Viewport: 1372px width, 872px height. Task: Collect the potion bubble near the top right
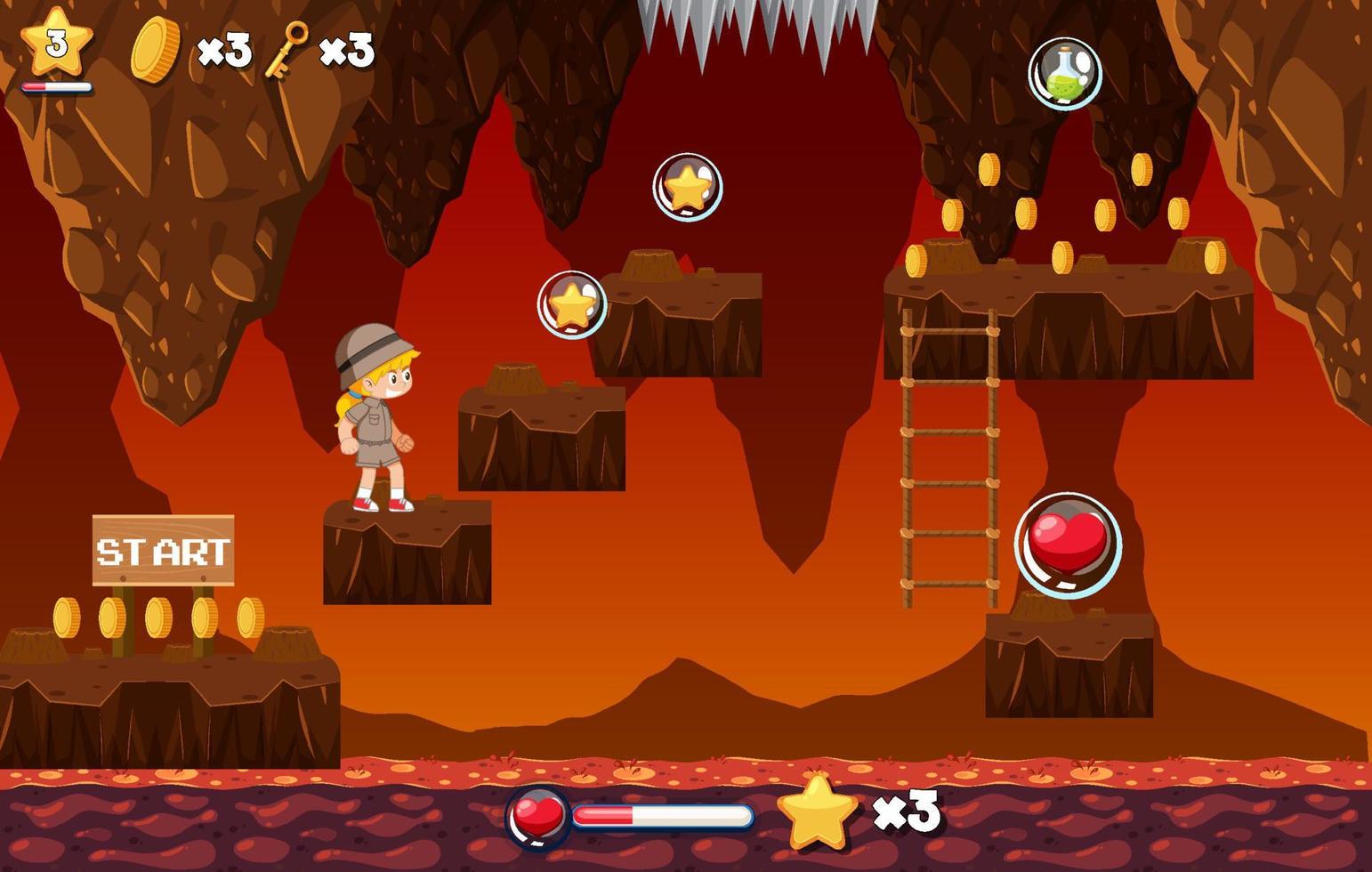point(1067,73)
